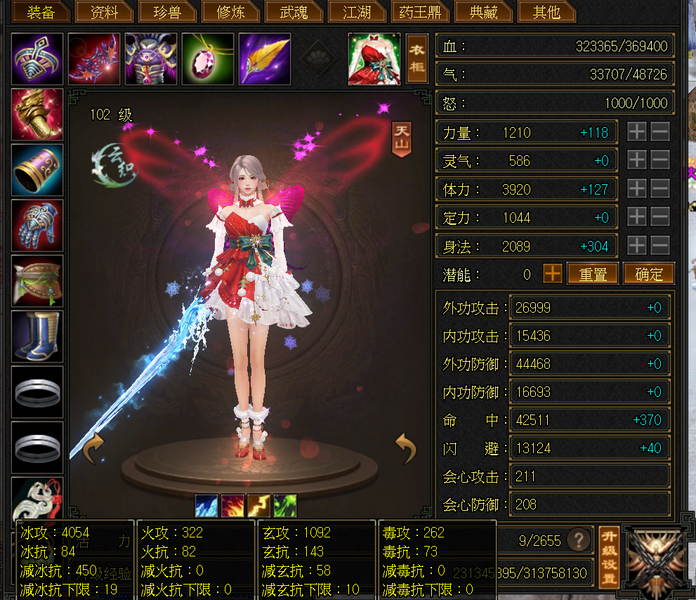This screenshot has width=696, height=600.
Task: Open the 珍兽 pet tab
Action: pyautogui.click(x=165, y=12)
